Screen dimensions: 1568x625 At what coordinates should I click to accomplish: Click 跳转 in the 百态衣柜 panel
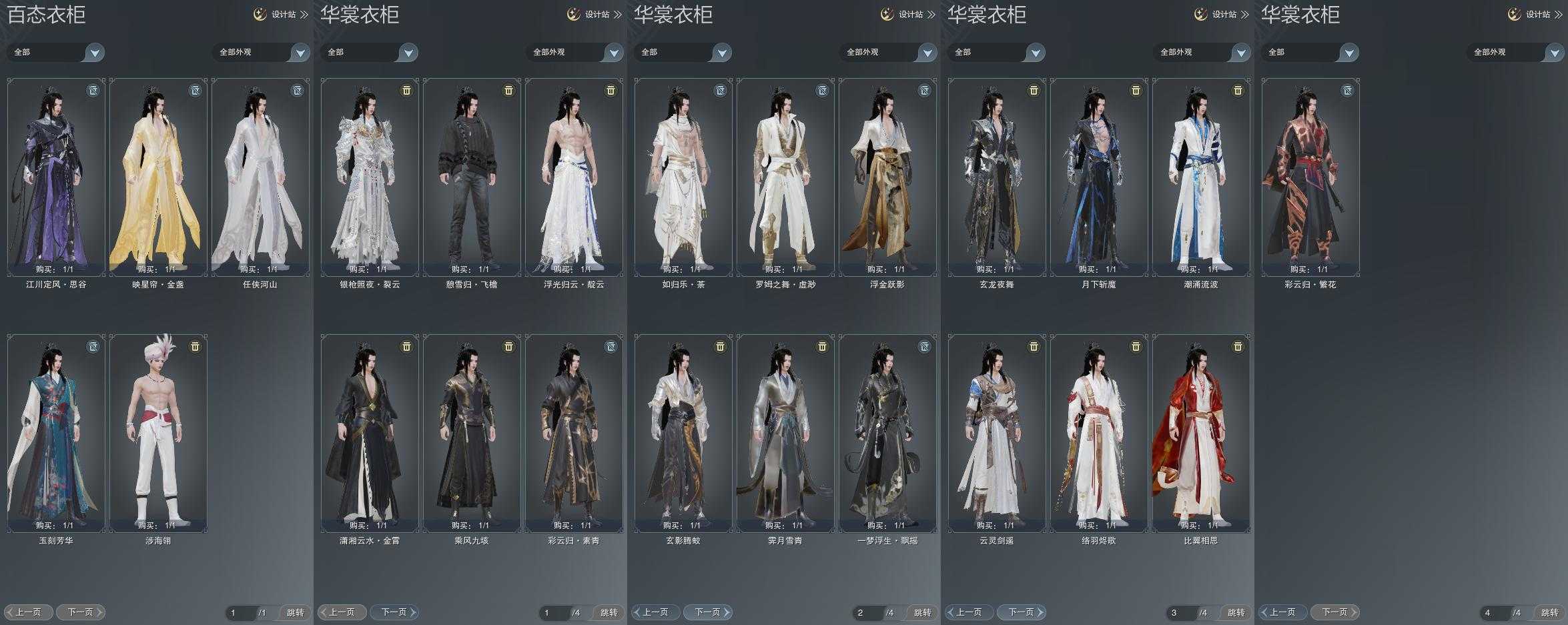pyautogui.click(x=295, y=612)
